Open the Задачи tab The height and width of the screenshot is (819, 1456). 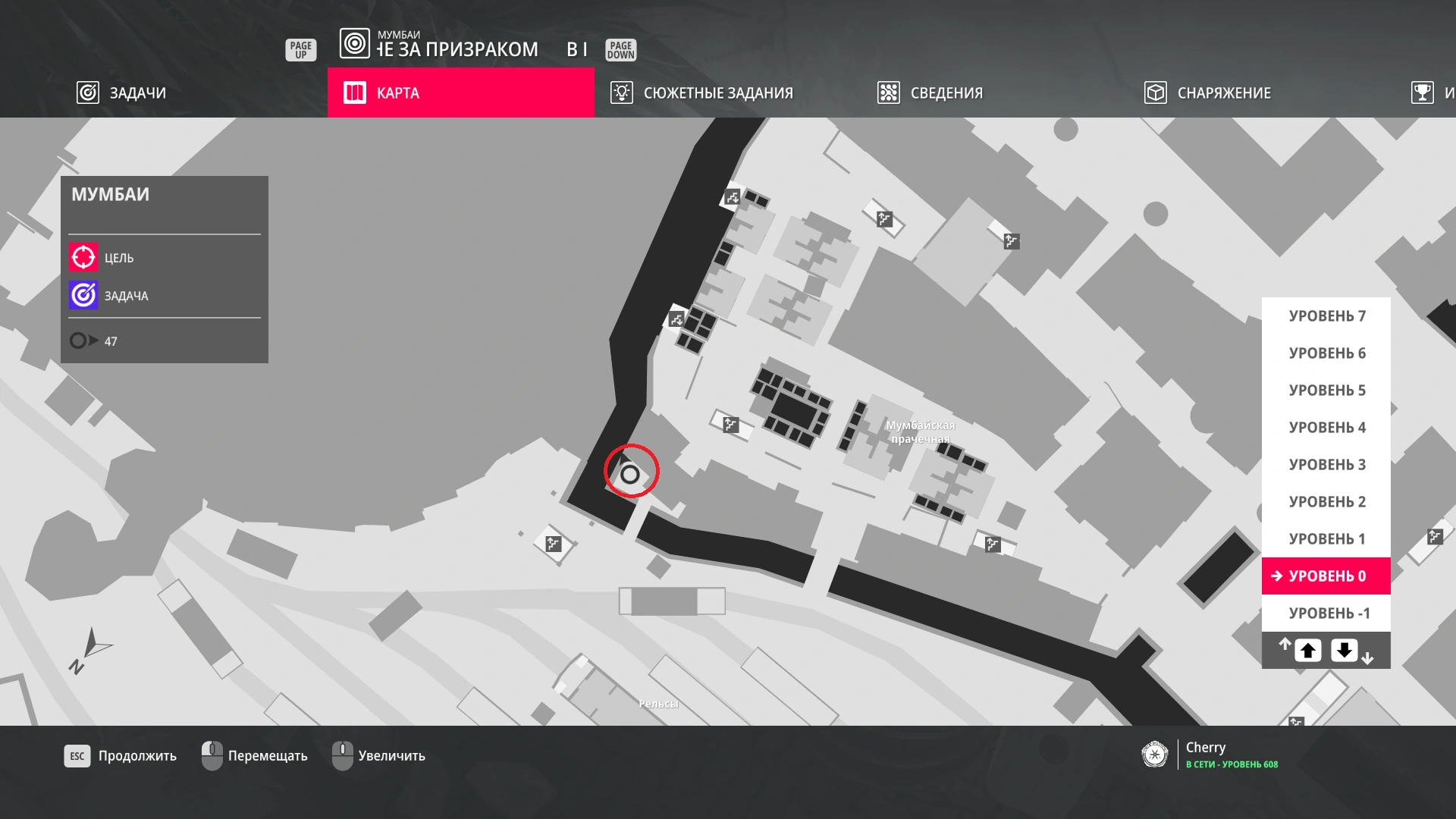[x=122, y=93]
